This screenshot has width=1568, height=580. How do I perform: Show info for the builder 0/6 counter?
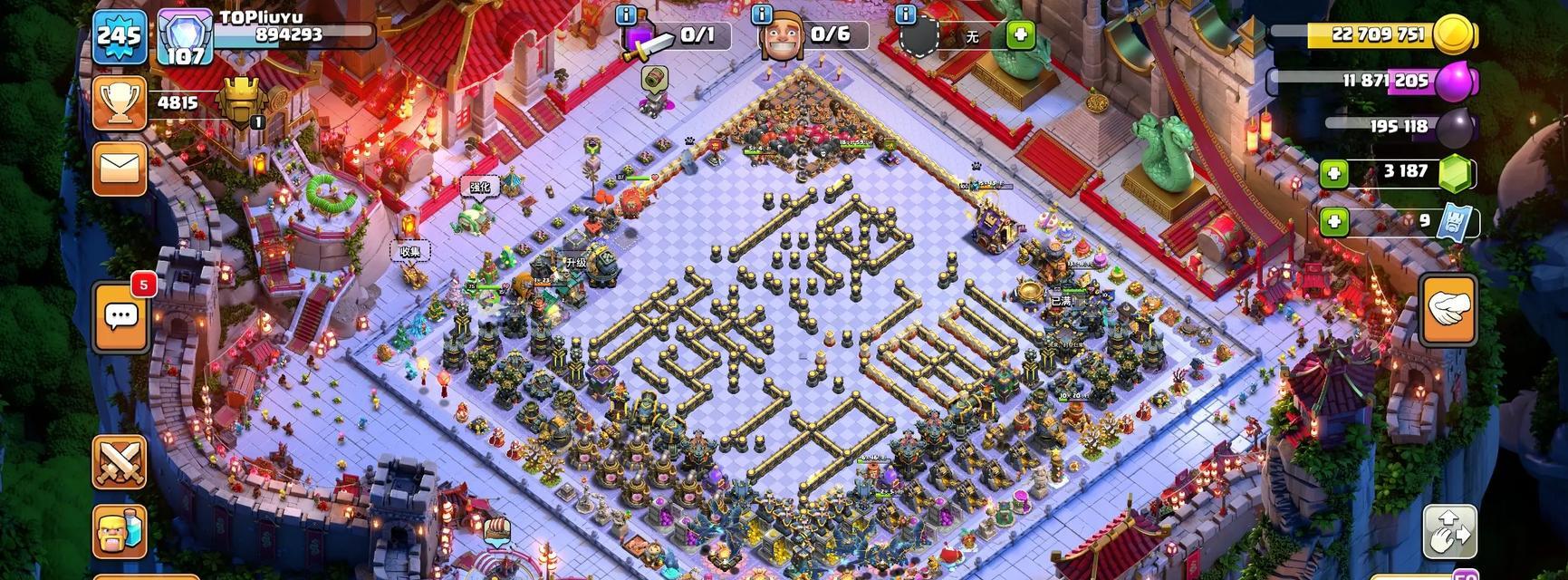coord(763,15)
